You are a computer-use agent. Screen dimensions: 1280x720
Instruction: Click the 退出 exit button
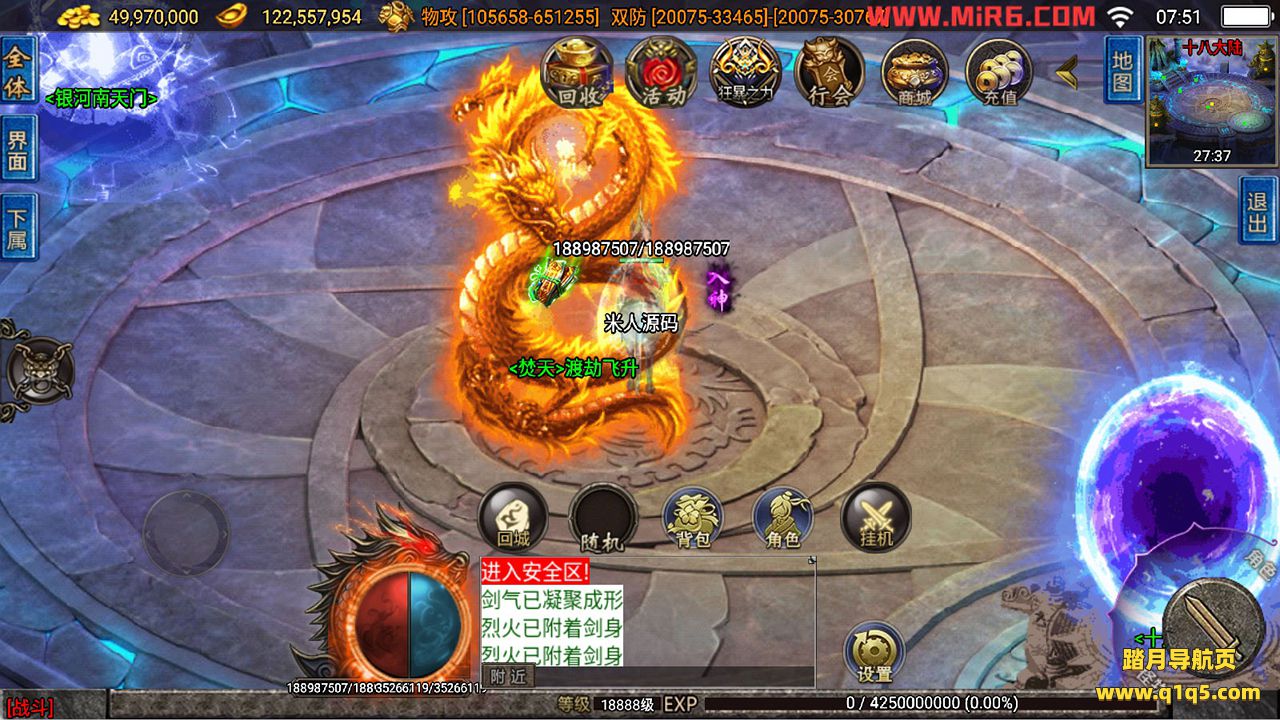click(1258, 211)
